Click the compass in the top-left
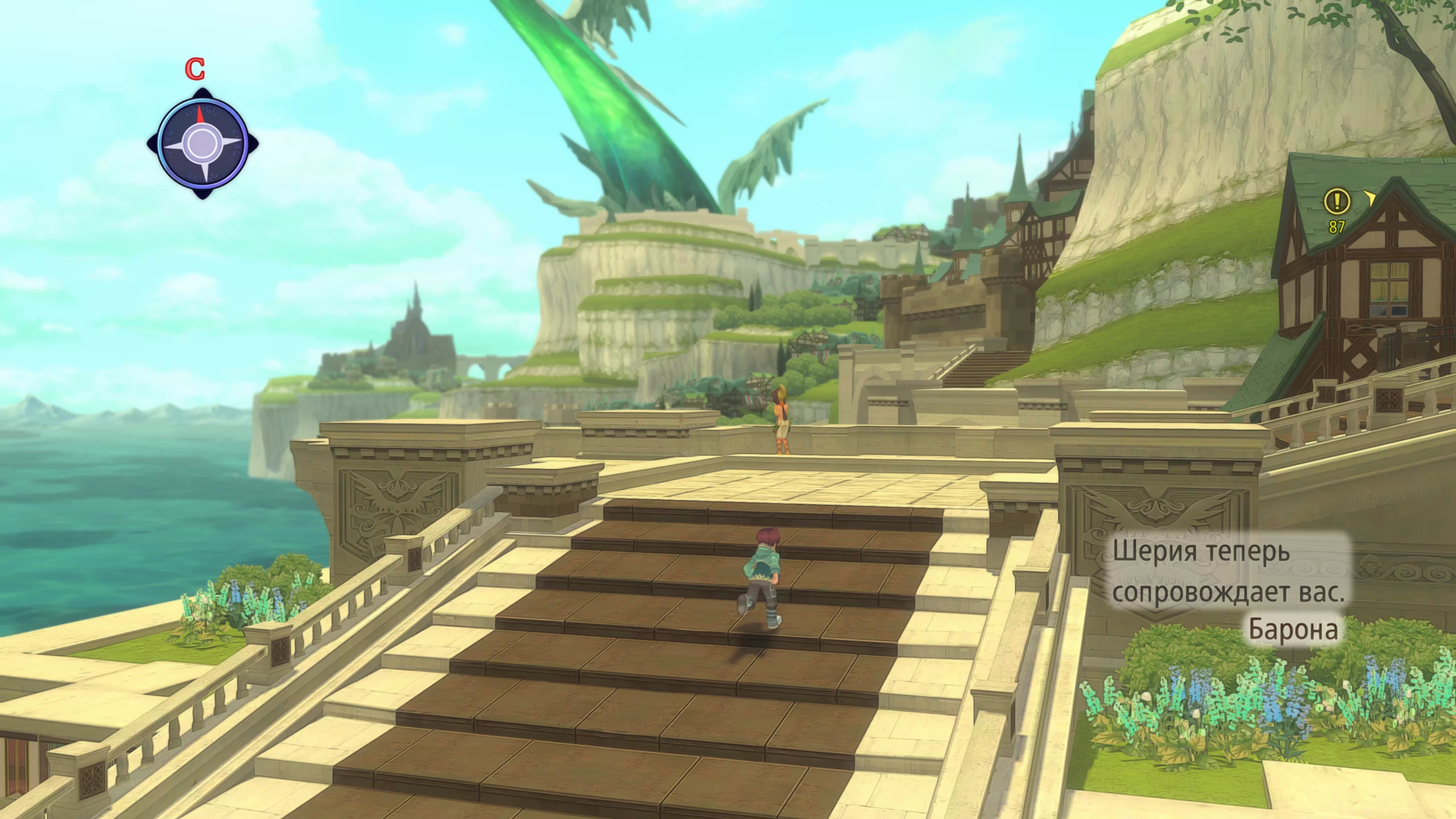Image resolution: width=1456 pixels, height=819 pixels. pos(202,143)
